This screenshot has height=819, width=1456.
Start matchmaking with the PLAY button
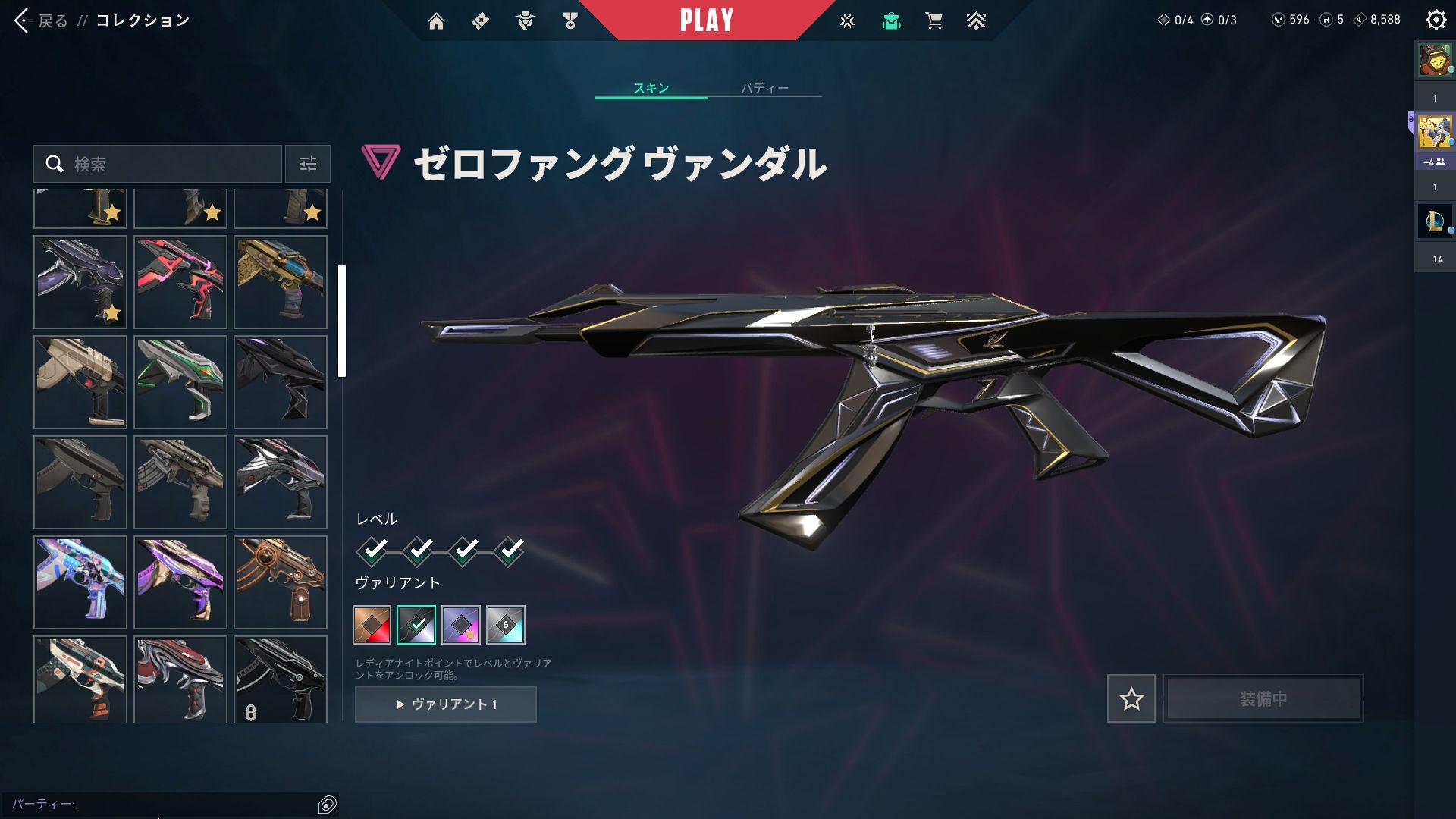706,20
